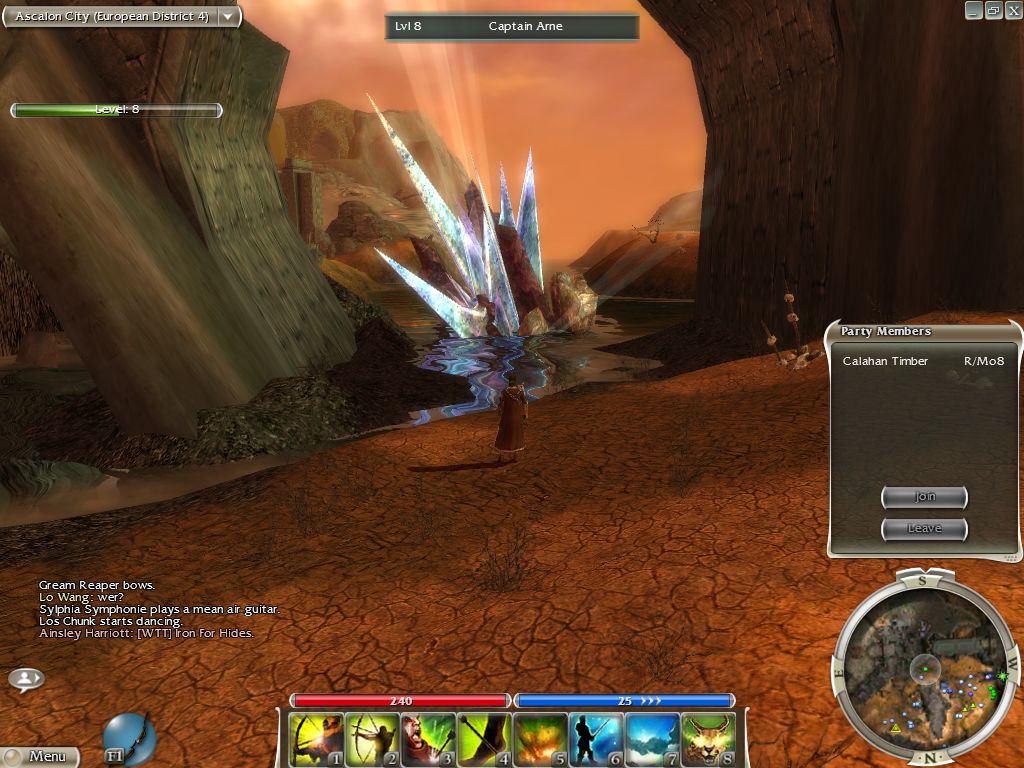Activate skill 7, the blue cloudy sky
Image resolution: width=1024 pixels, height=768 pixels.
(x=653, y=740)
